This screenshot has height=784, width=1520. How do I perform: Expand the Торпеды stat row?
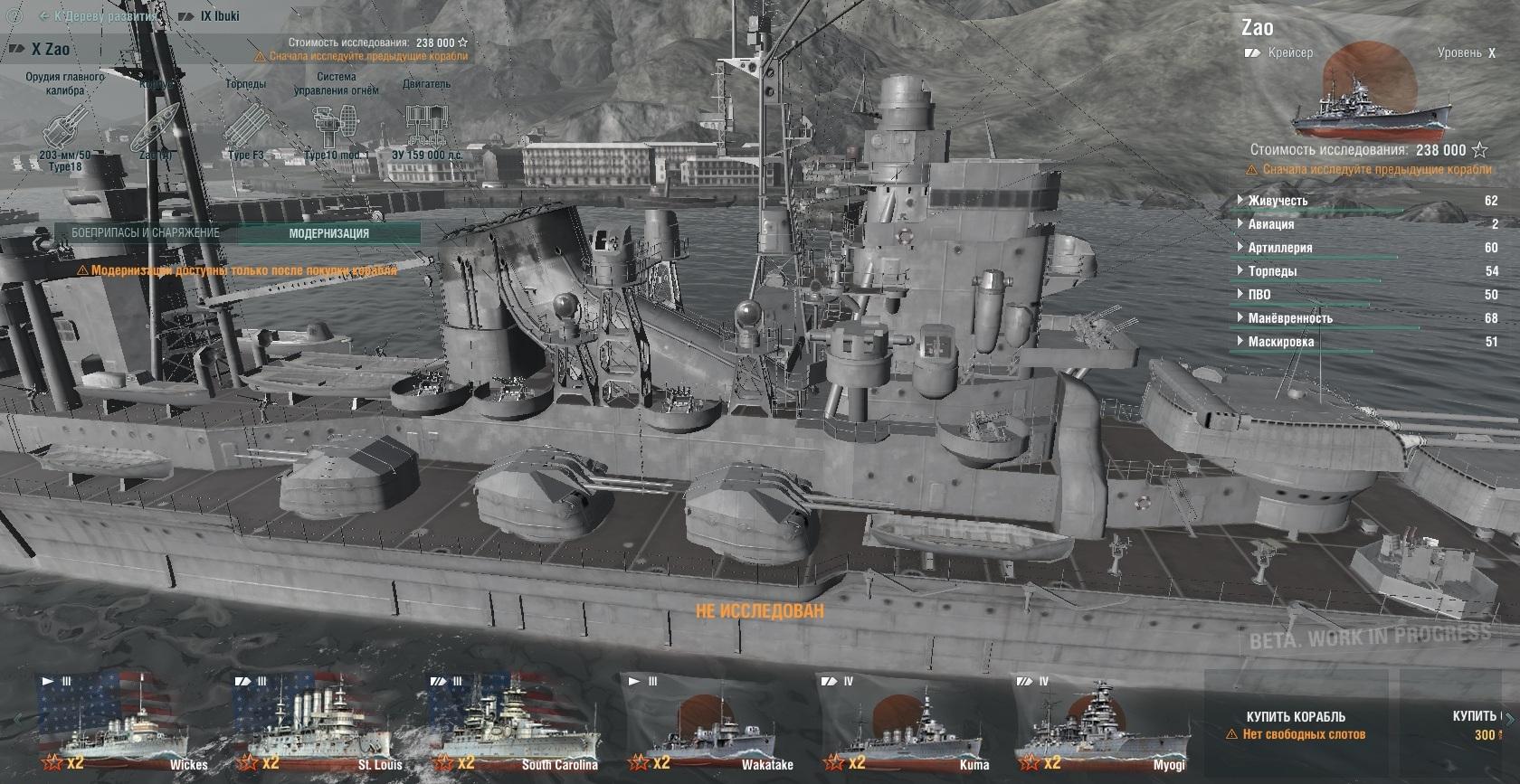click(1272, 271)
